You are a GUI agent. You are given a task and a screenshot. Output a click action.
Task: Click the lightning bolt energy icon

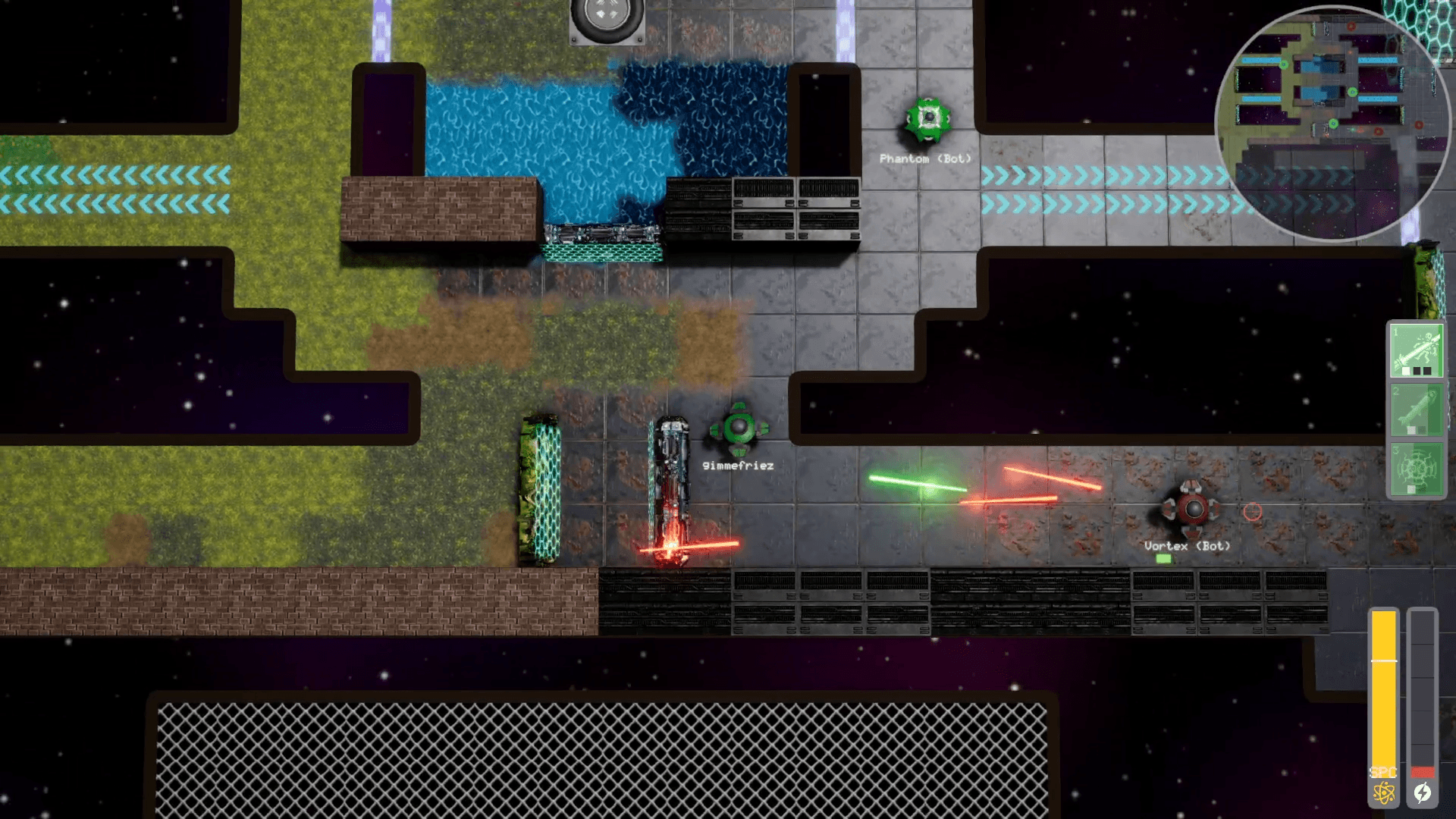1423,792
